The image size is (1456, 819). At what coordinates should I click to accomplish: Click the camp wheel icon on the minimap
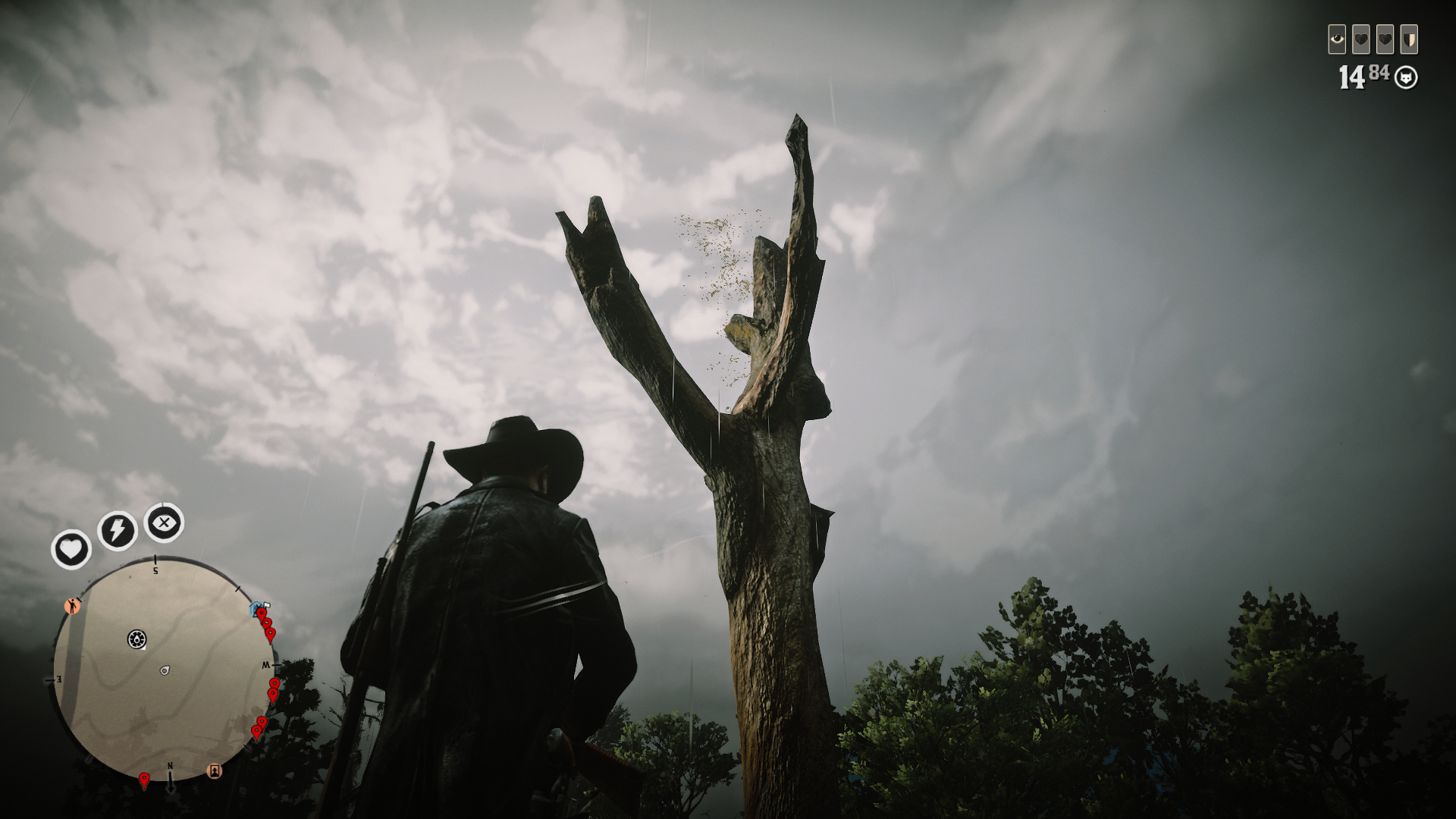136,639
